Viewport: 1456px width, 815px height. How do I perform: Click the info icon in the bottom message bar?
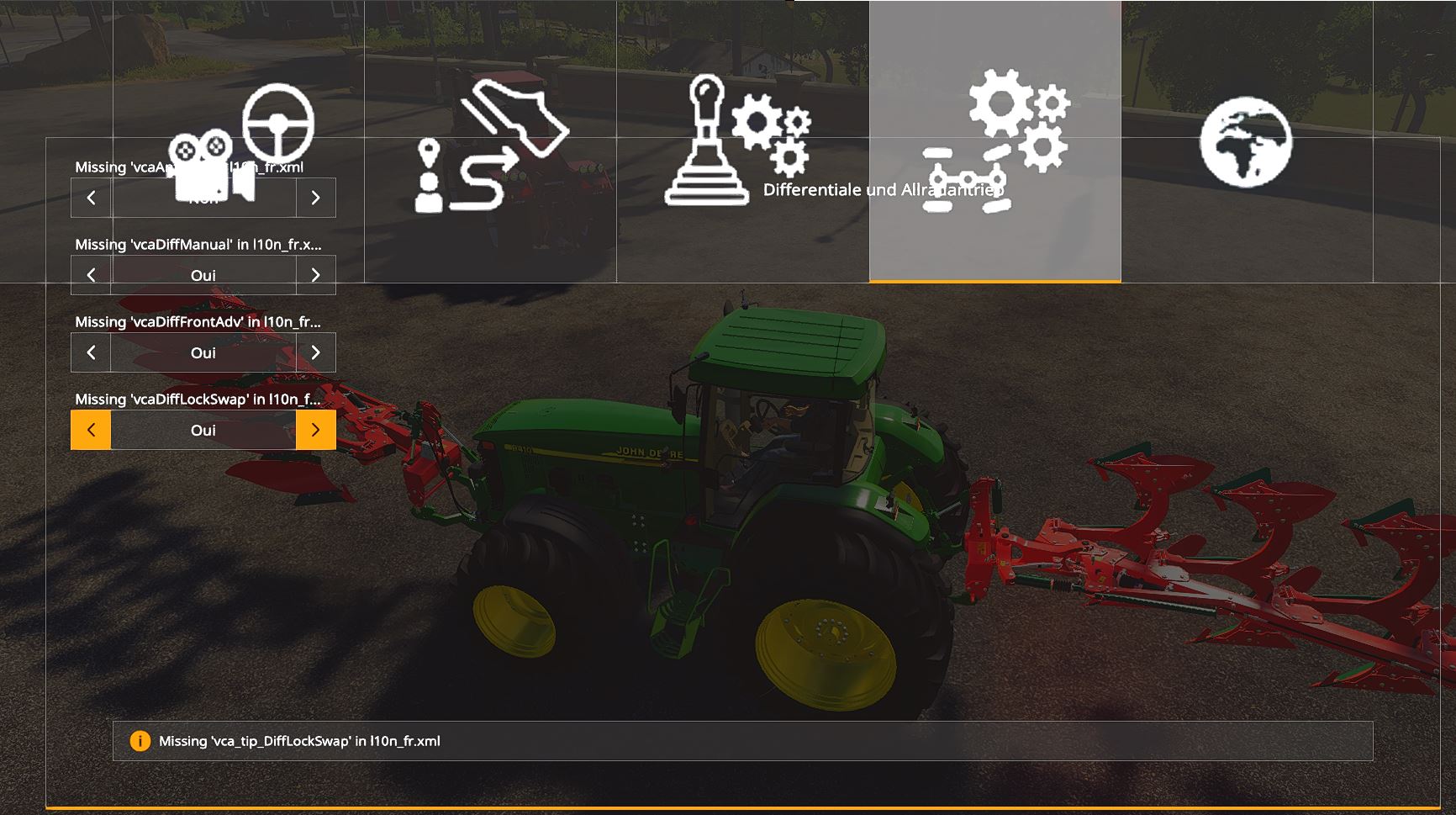pyautogui.click(x=140, y=742)
